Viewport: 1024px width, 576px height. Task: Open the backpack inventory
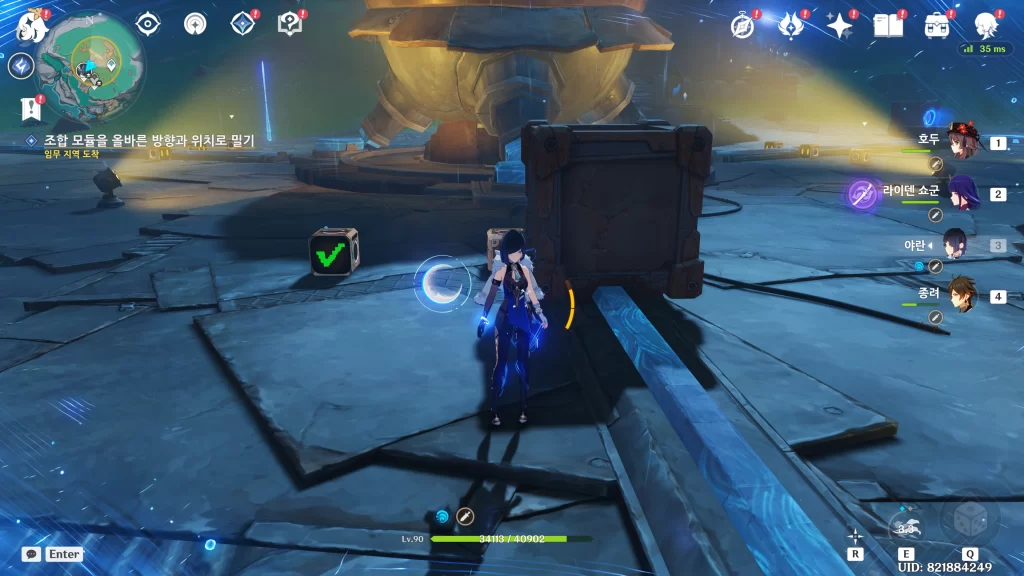pos(937,25)
